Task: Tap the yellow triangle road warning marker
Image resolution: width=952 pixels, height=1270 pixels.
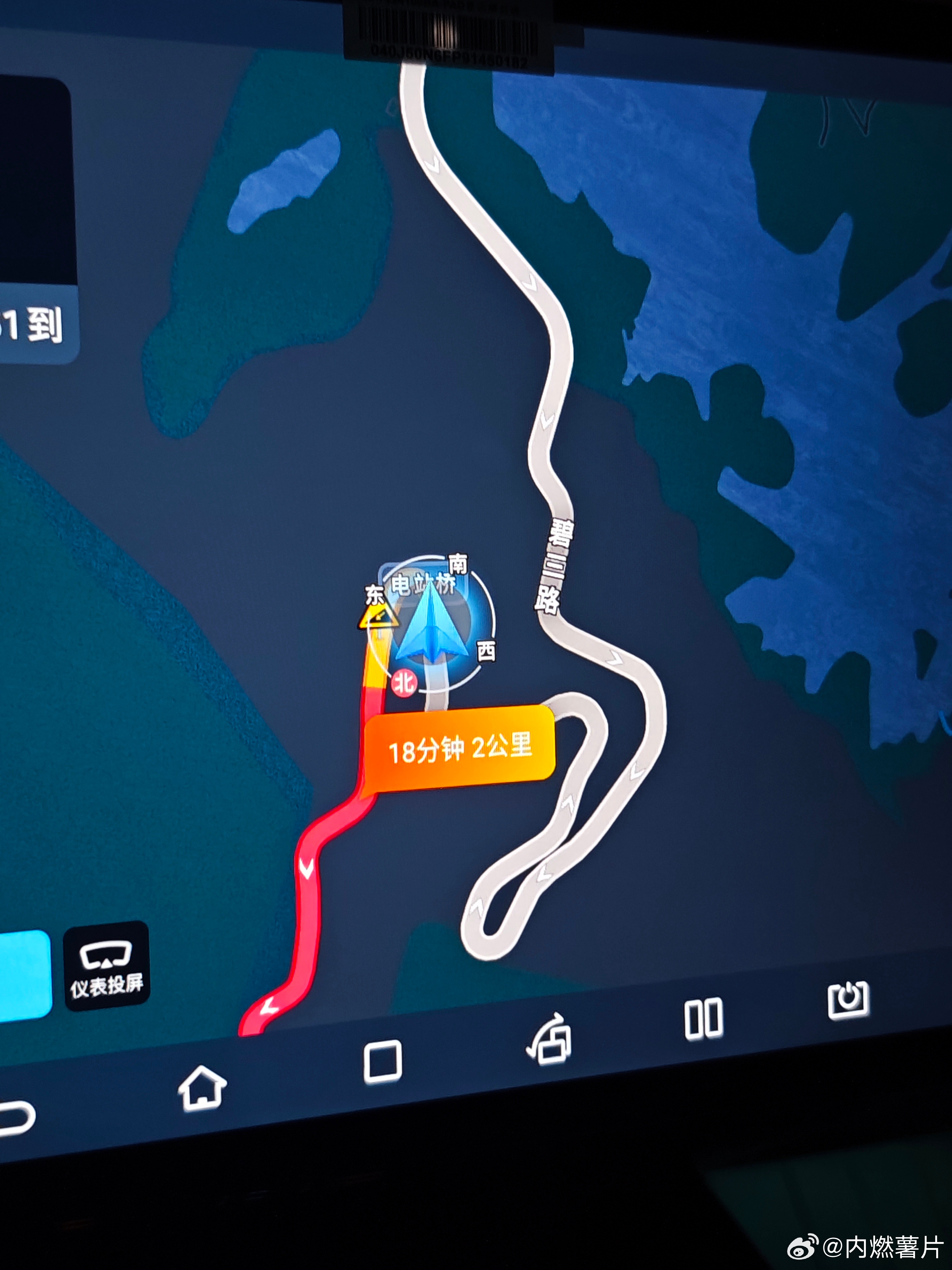Action: (377, 618)
